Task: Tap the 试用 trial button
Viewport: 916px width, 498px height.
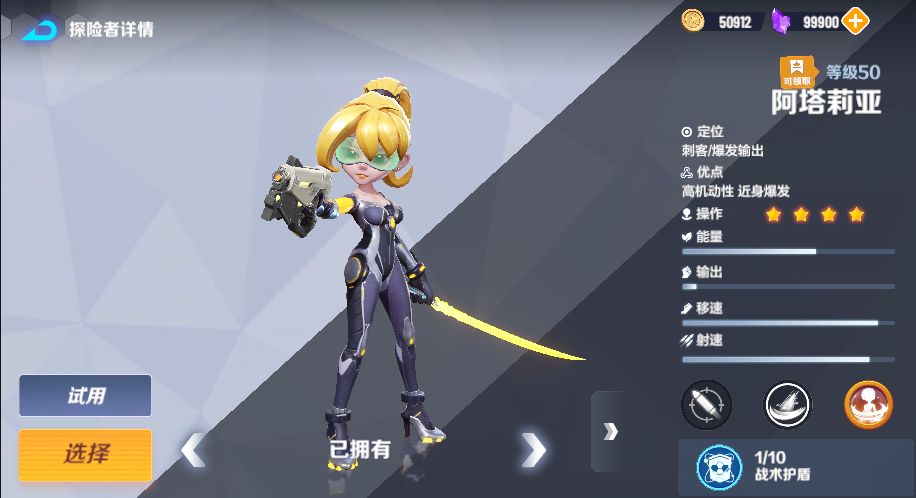Action: (x=85, y=396)
